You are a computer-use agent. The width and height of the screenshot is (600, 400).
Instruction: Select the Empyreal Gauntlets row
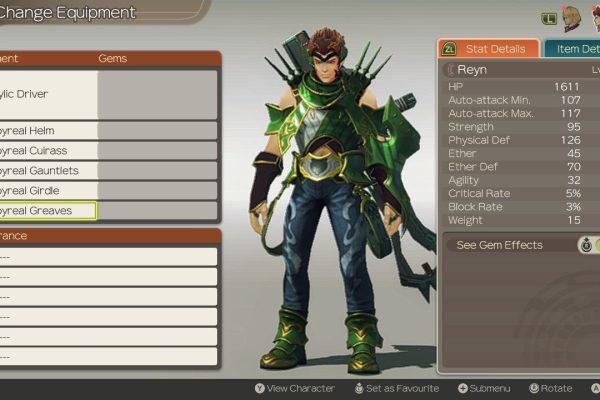pos(50,171)
